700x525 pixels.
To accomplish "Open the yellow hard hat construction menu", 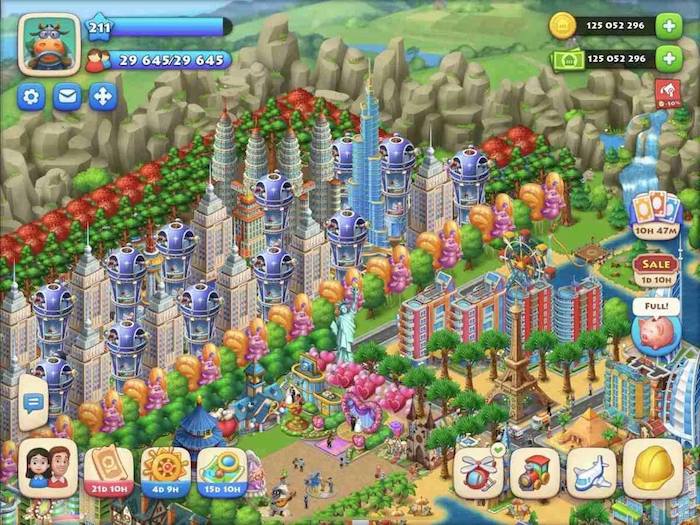I will [652, 469].
